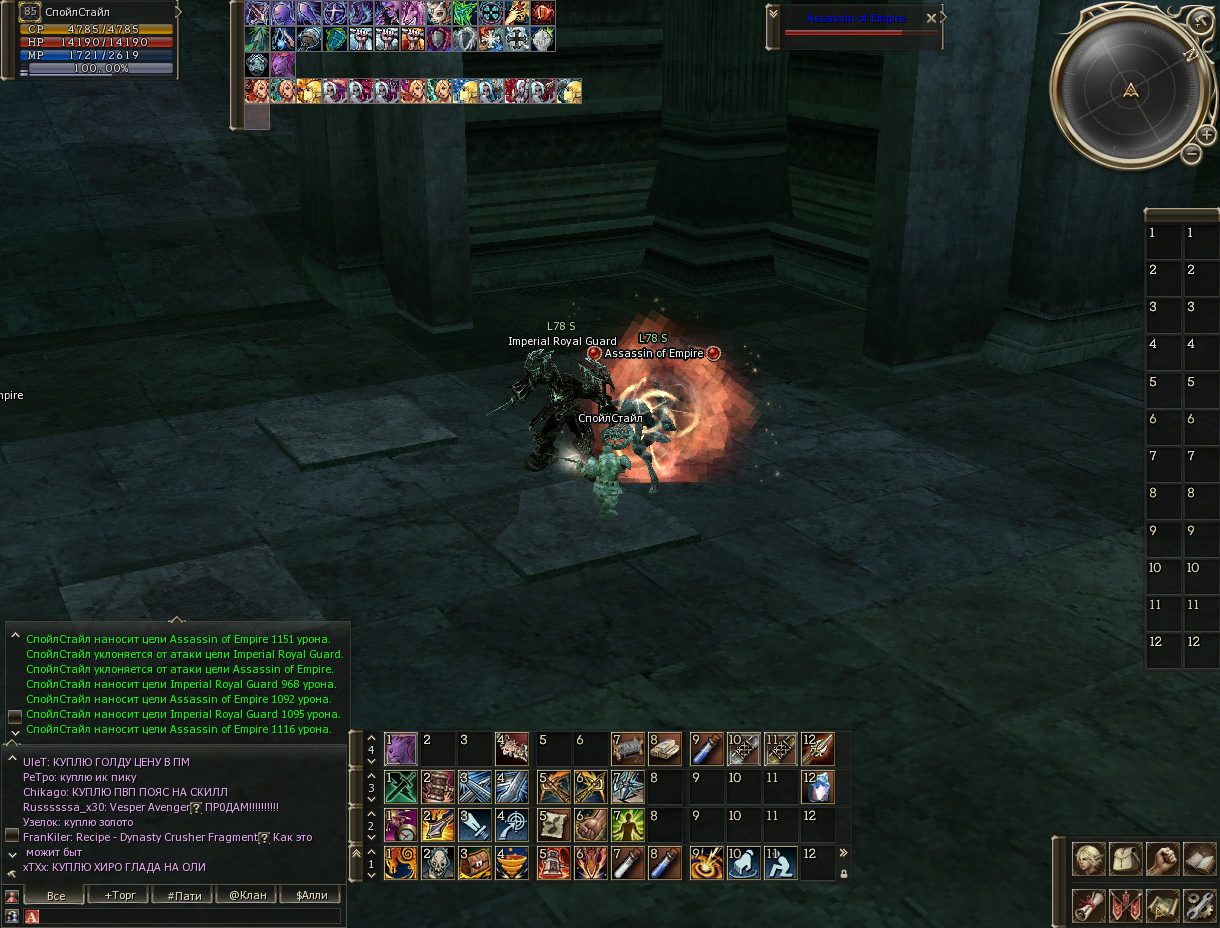Use the treasure chest skill on hotbar
Viewport: 1220px width, 928px height.
(475, 862)
